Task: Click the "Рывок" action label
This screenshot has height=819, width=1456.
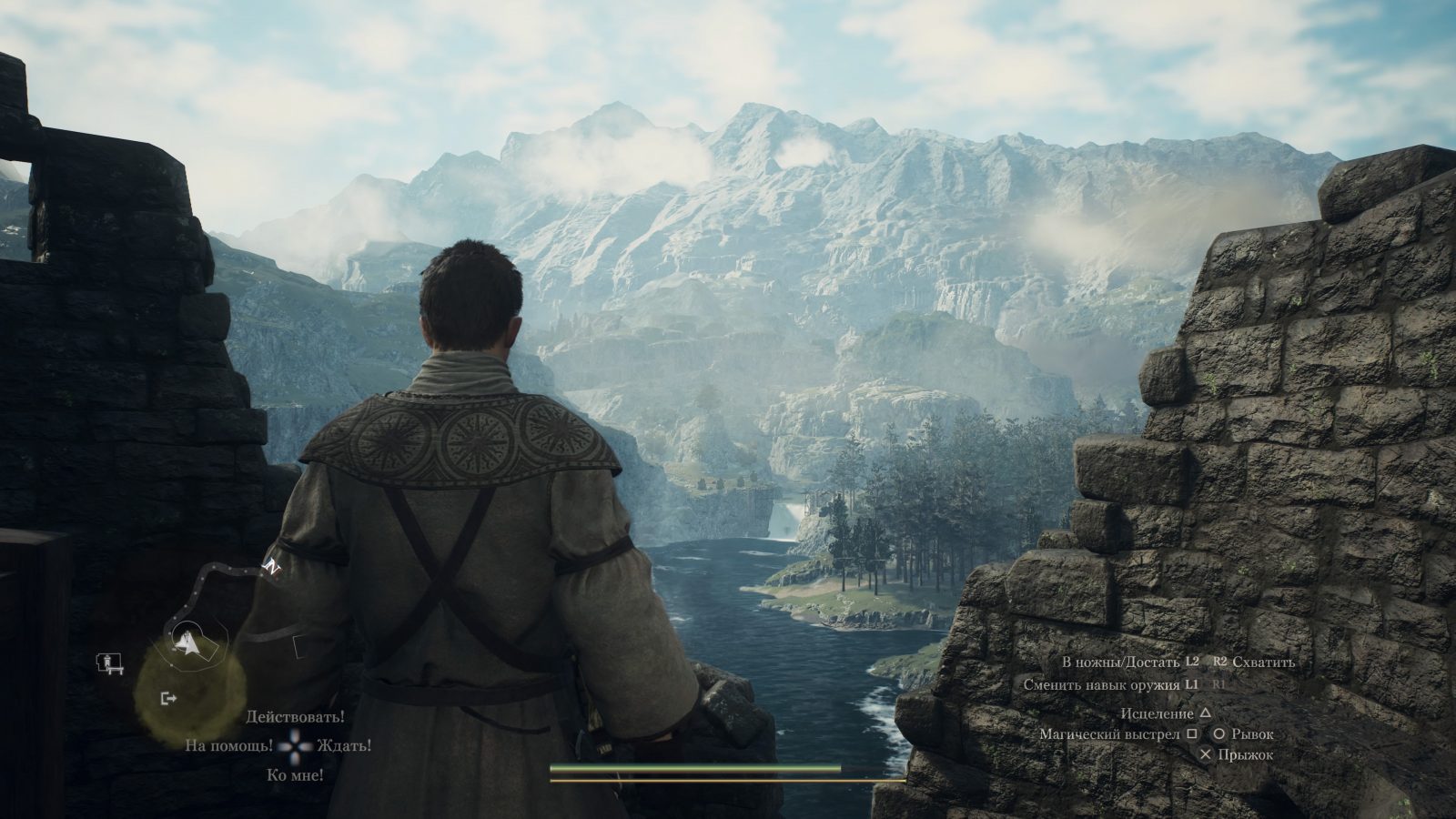Action: (1252, 733)
